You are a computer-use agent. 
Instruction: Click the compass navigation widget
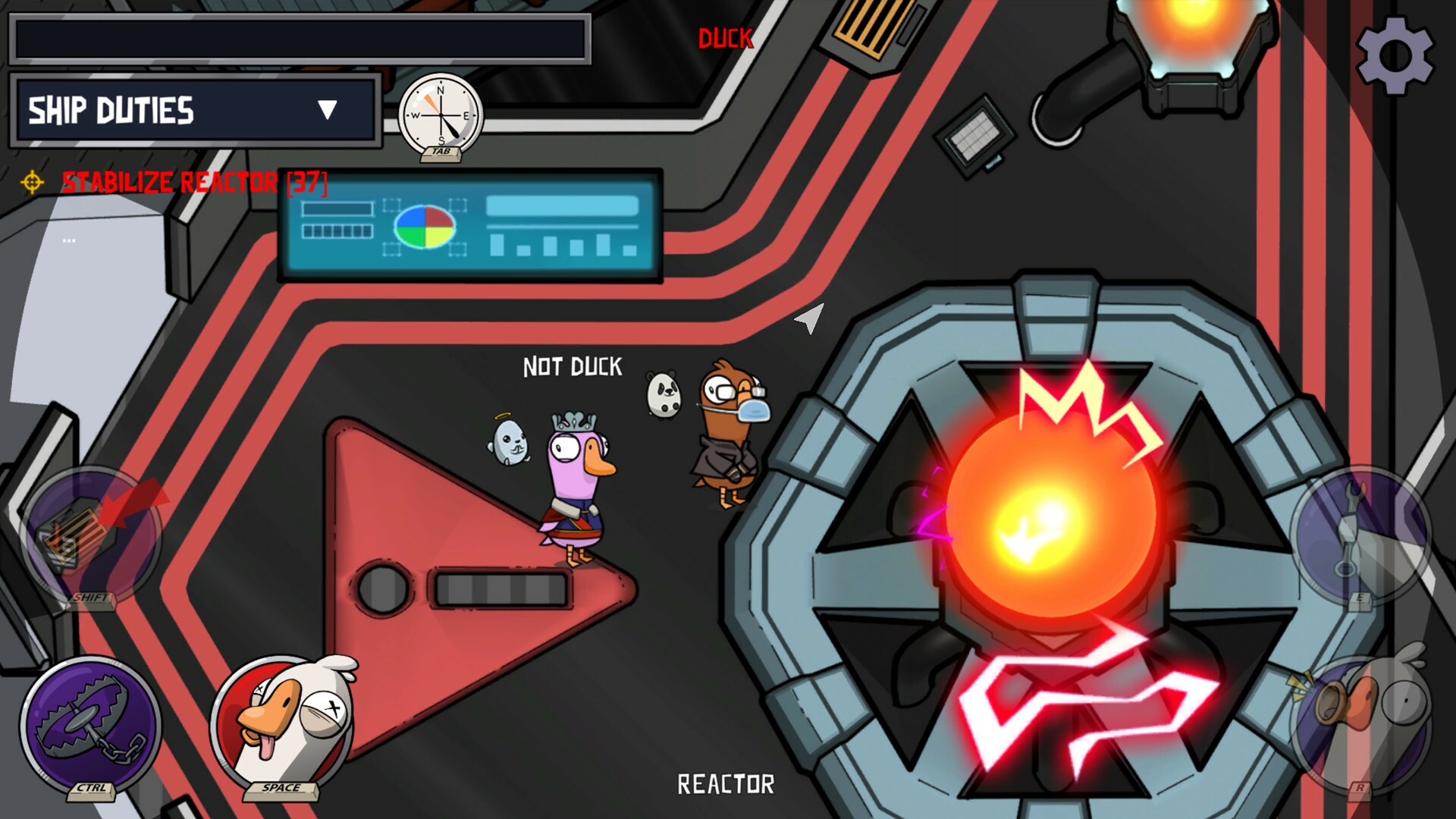[441, 114]
